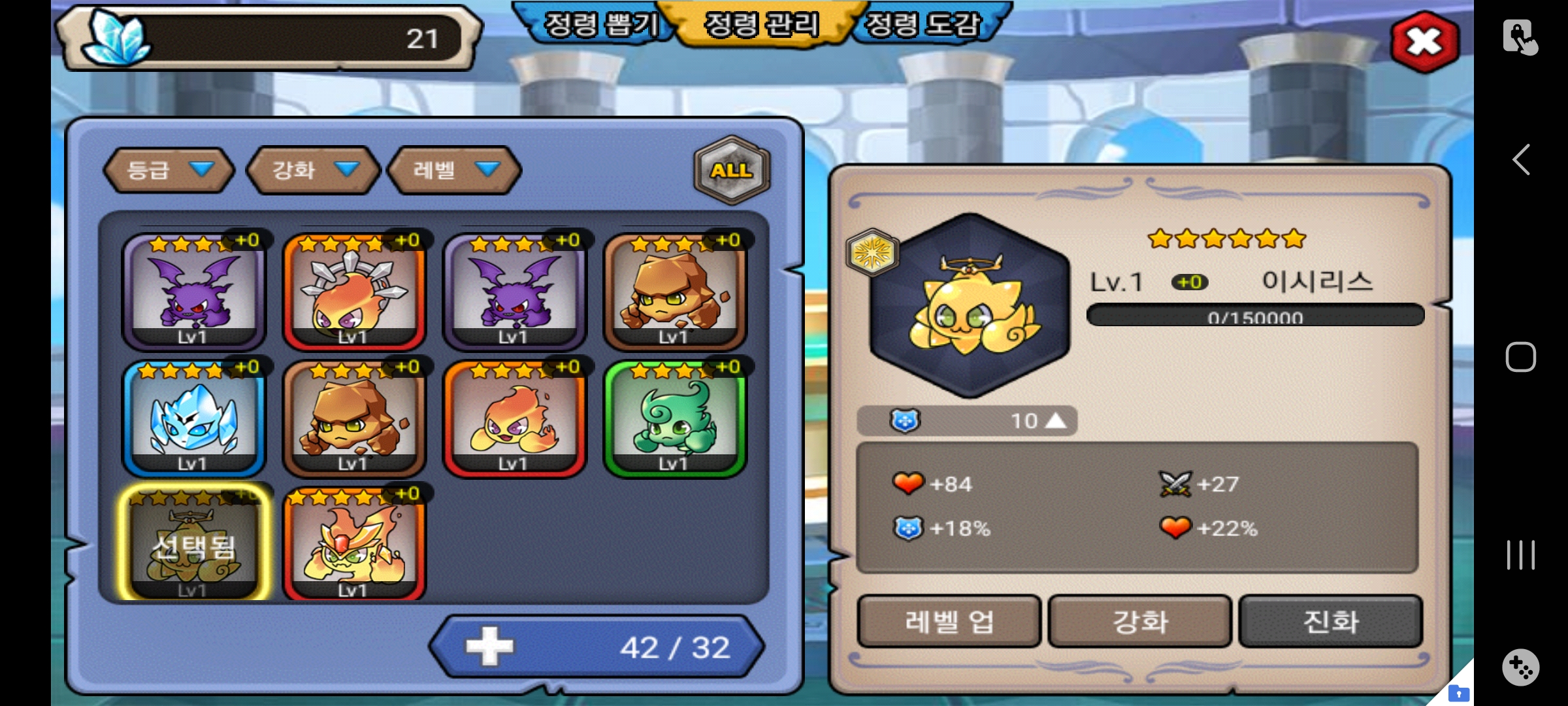Expand the shield stat 10 arrow
Screen dimensions: 1568x706
coord(1056,421)
